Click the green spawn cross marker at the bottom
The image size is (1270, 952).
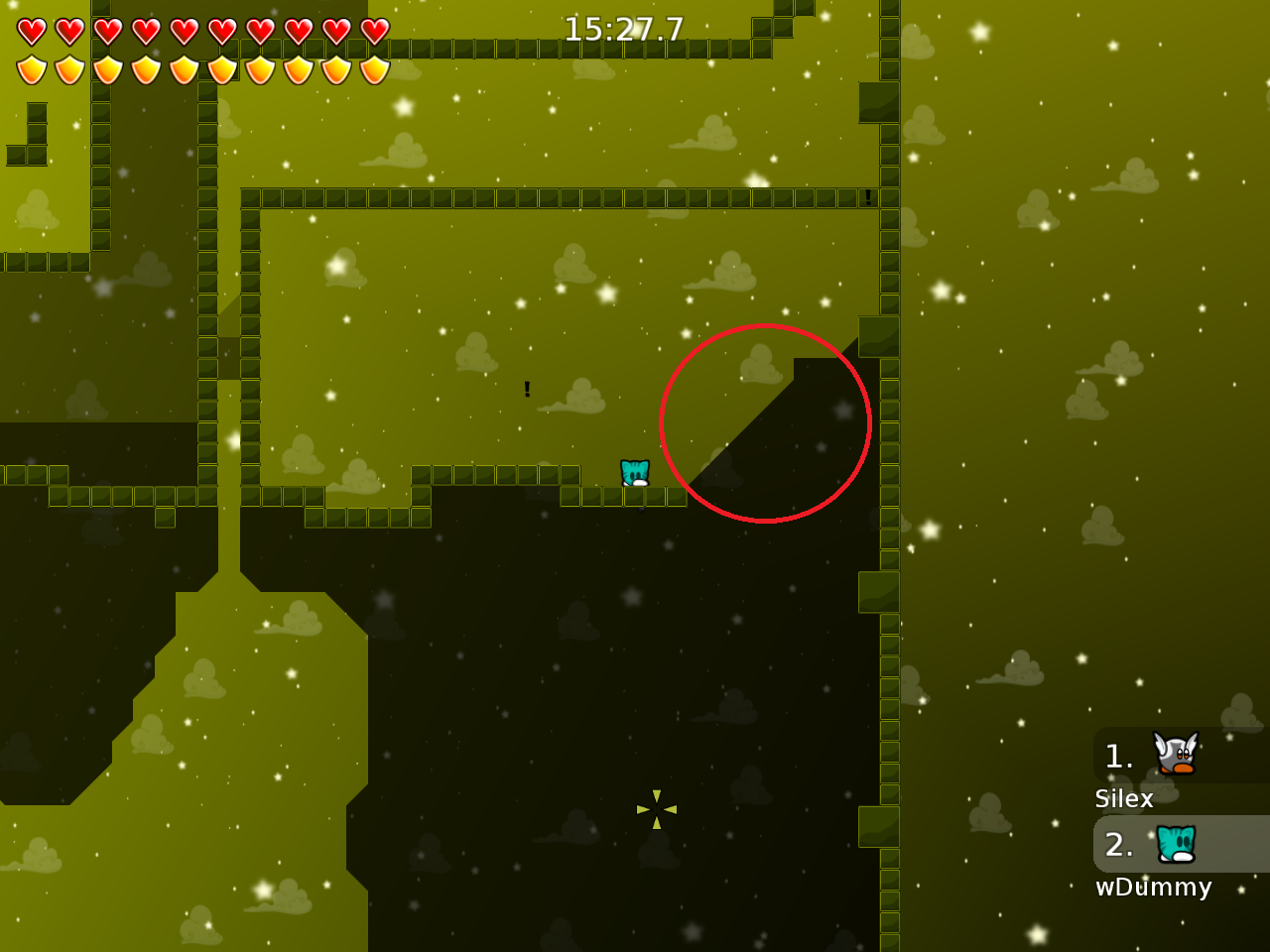[656, 810]
